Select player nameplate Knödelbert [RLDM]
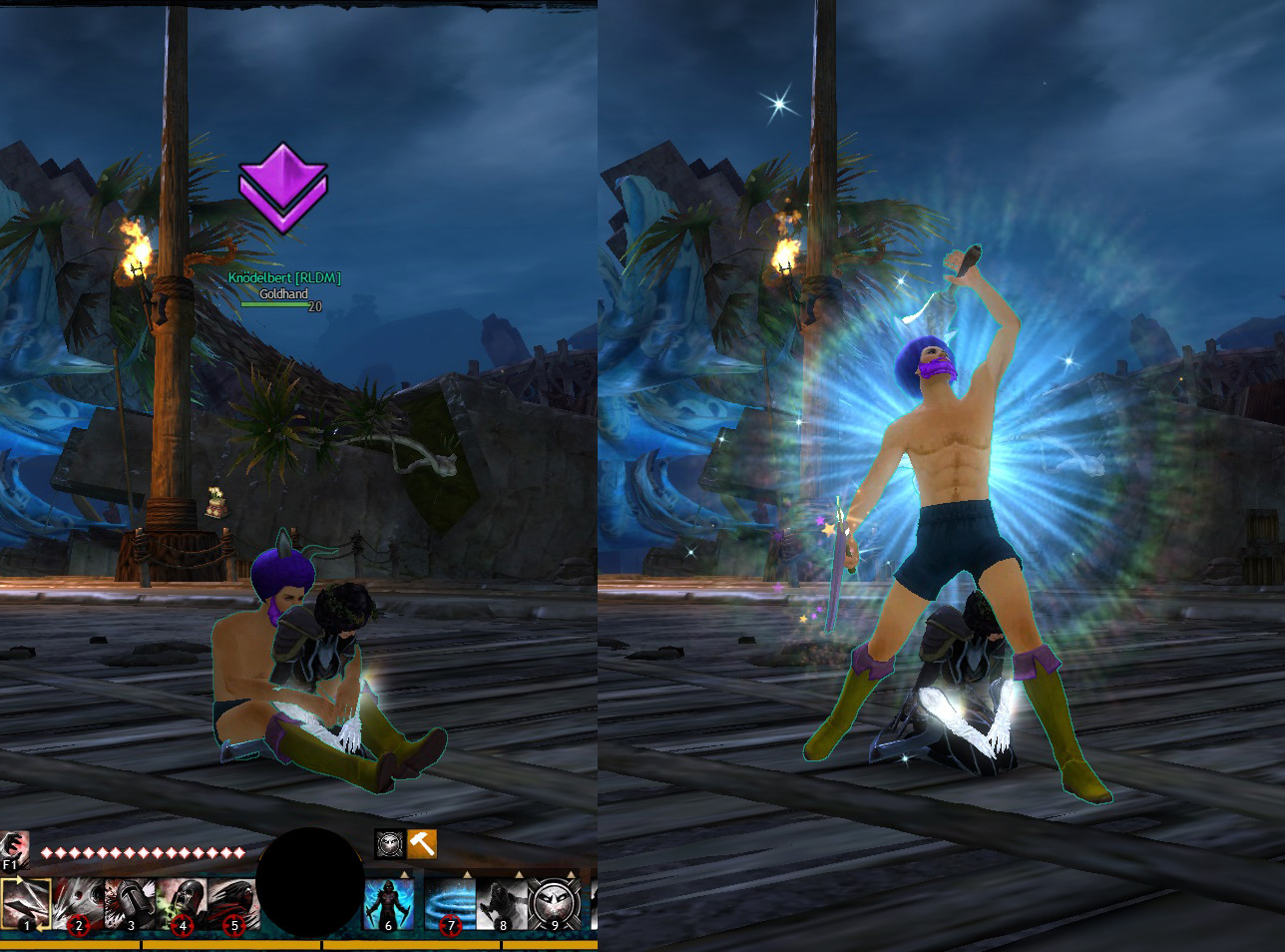1285x952 pixels. click(x=284, y=277)
